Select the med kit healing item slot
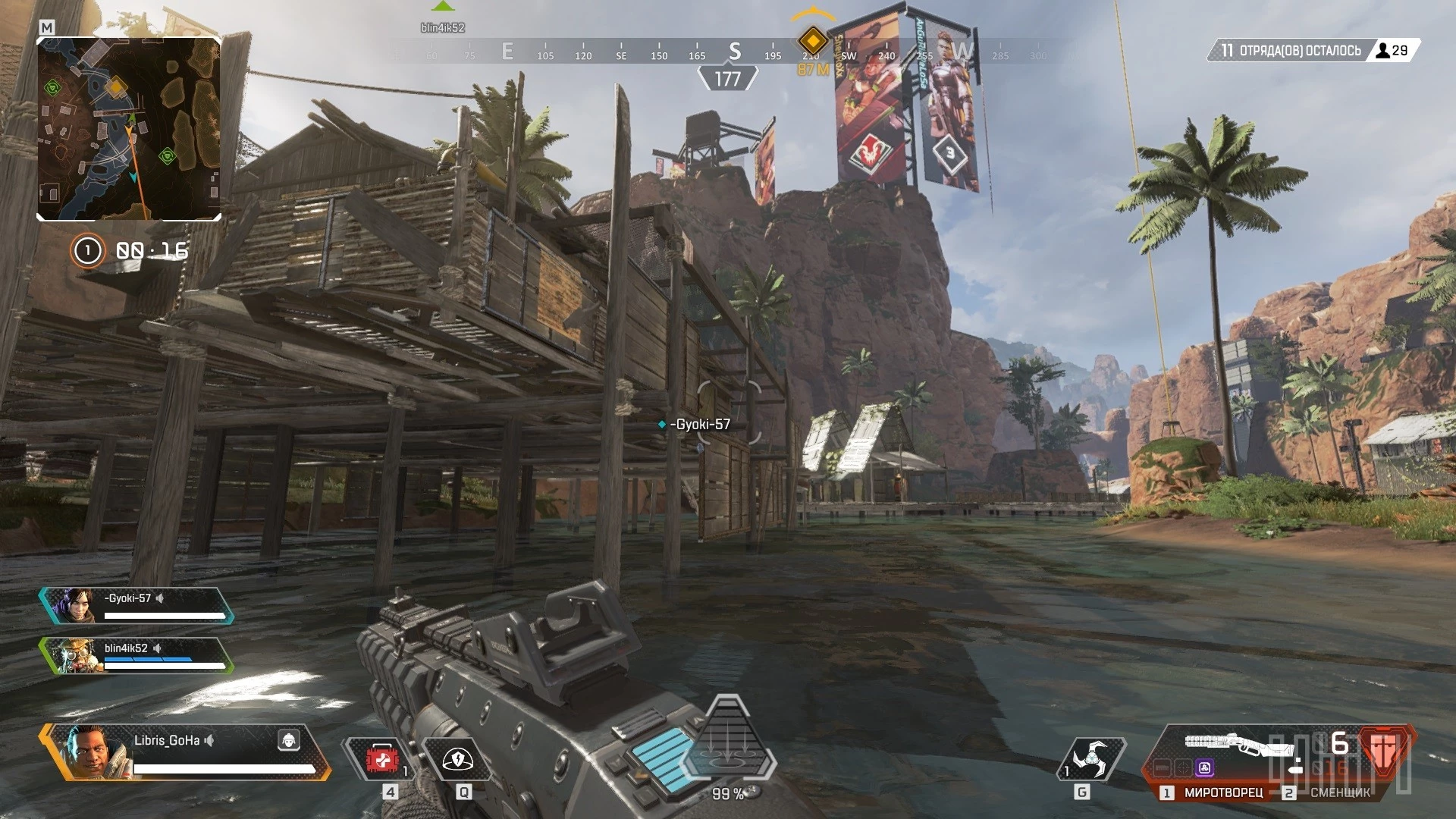The width and height of the screenshot is (1456, 819). 381,759
